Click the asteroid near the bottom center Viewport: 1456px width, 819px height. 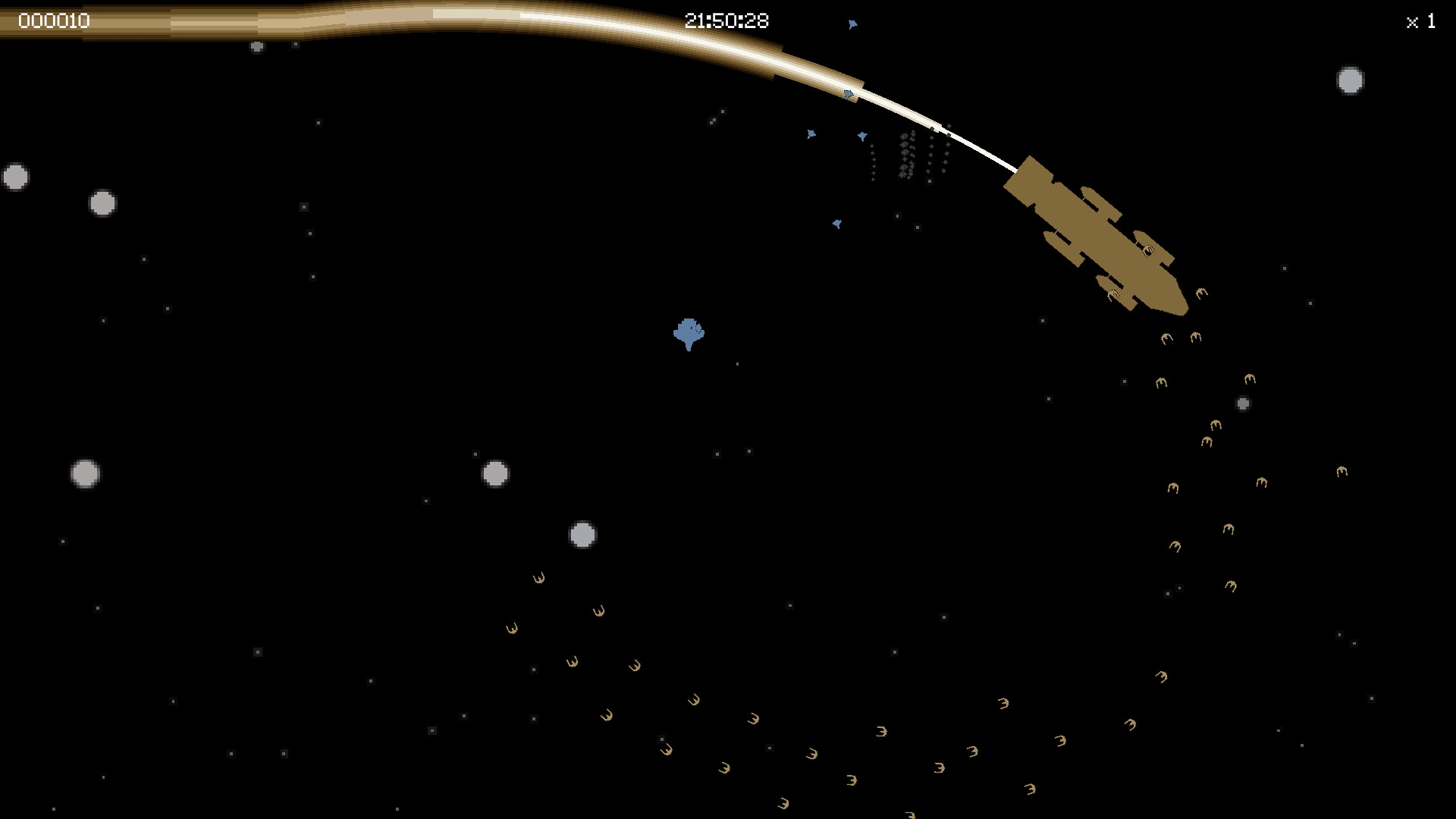point(582,533)
